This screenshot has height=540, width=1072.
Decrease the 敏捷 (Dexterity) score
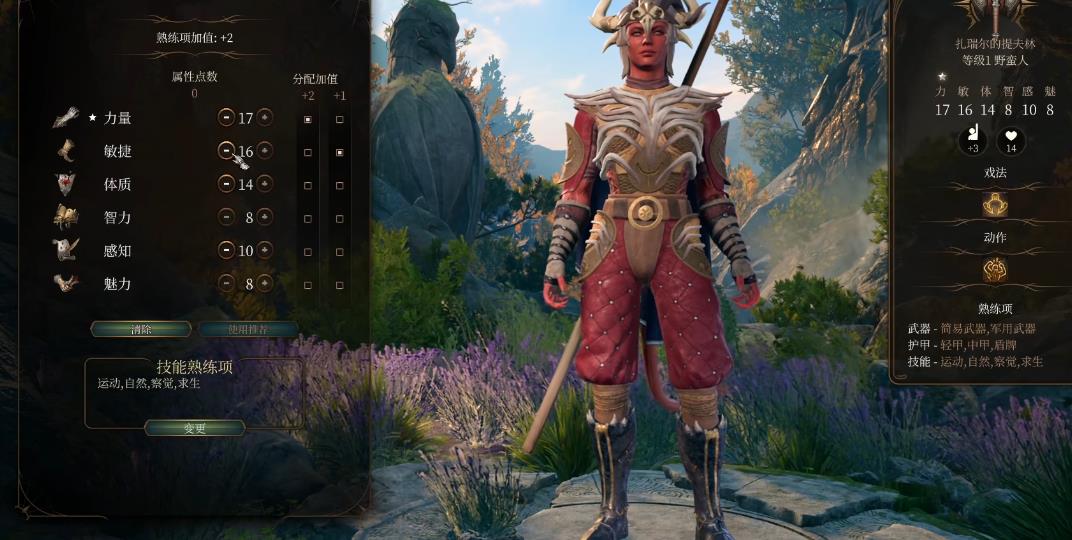click(226, 151)
